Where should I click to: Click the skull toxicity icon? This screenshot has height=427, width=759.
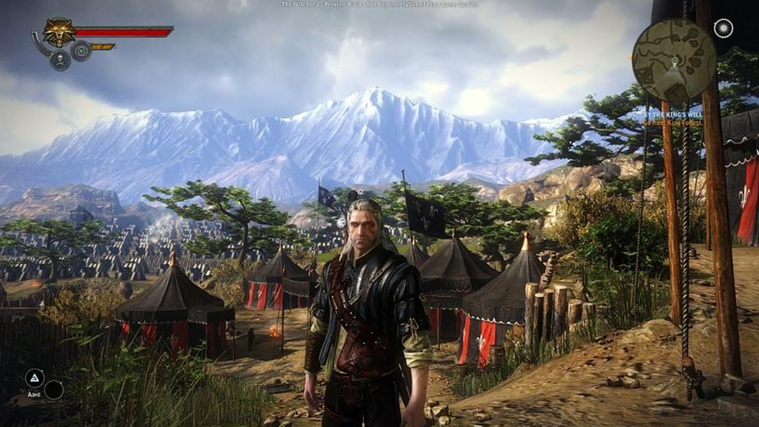point(61,61)
